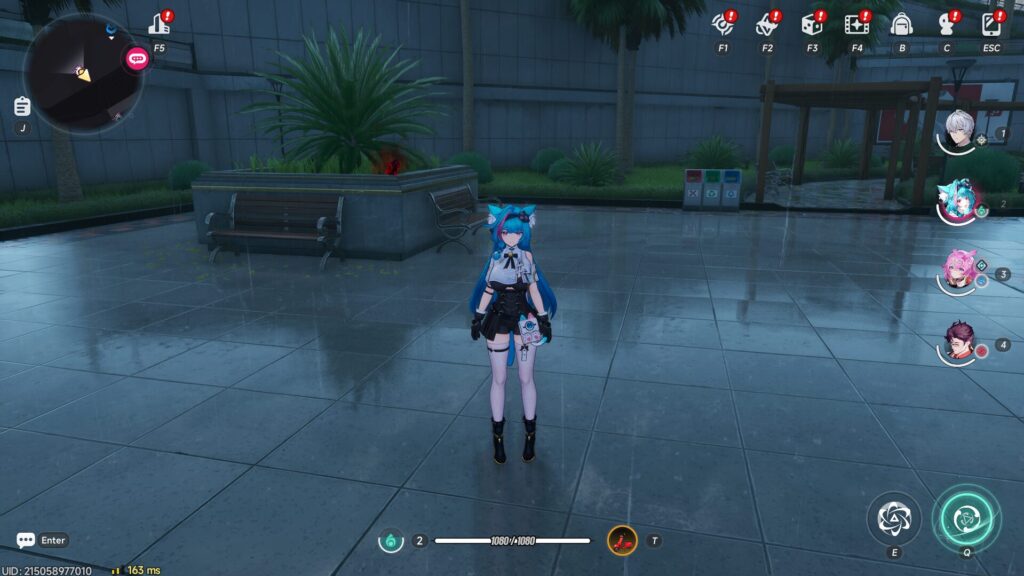Open the film strip icon menu

tap(856, 24)
